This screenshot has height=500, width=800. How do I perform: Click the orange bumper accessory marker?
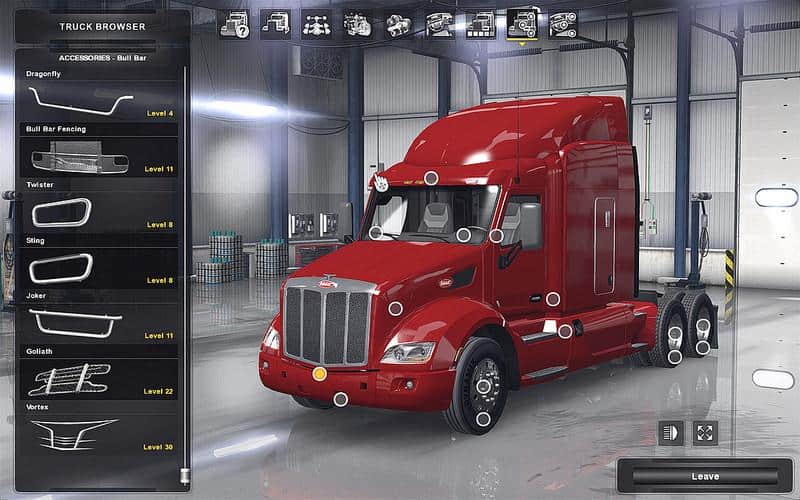point(319,374)
